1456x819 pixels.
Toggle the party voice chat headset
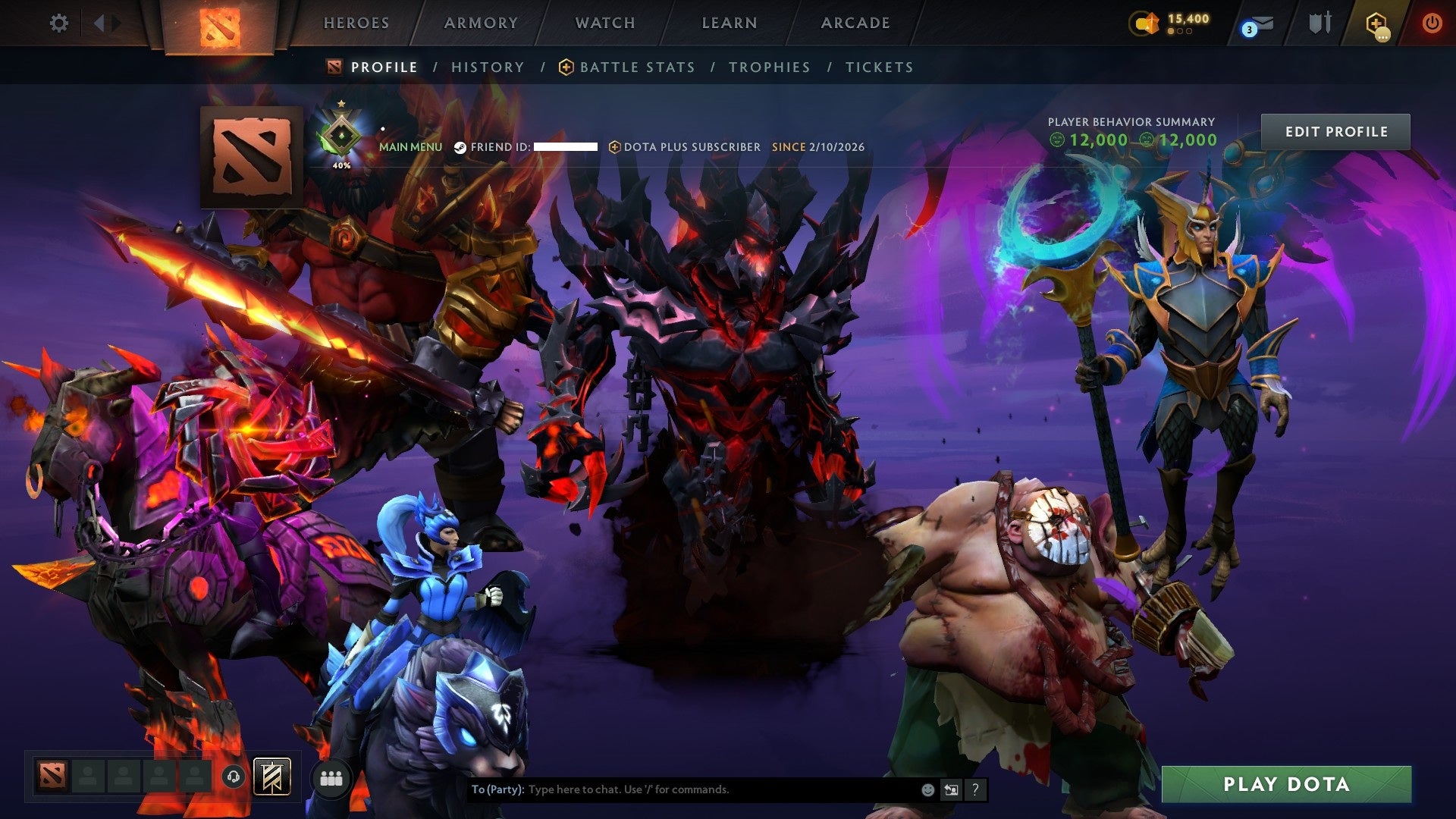[x=235, y=777]
